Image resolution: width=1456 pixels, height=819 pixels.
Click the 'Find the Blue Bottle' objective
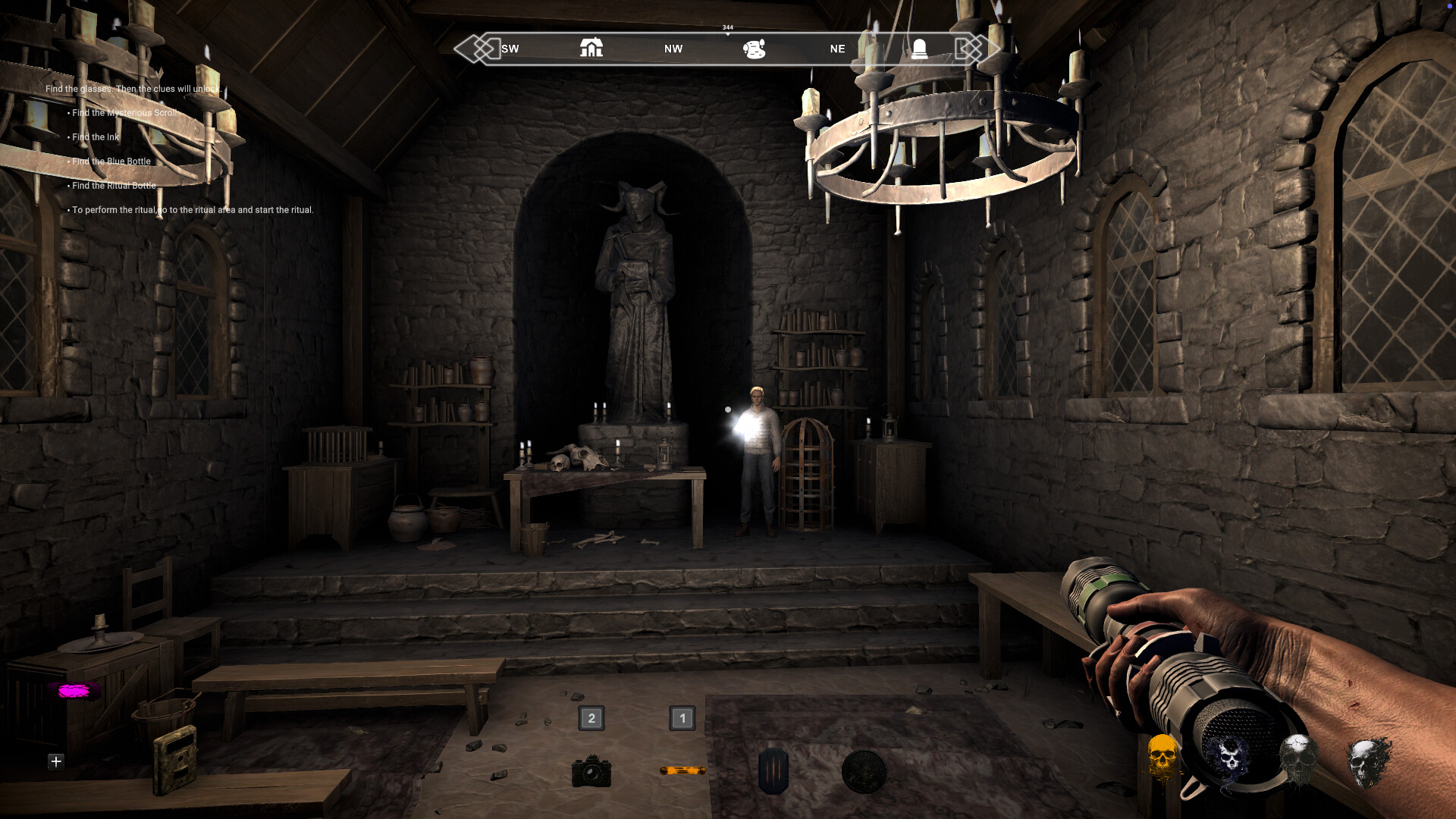coord(111,161)
